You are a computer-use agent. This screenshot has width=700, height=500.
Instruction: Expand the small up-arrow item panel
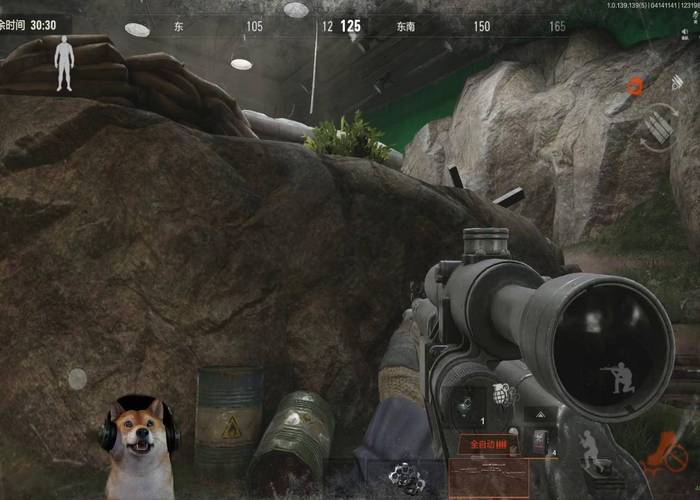coord(541,412)
